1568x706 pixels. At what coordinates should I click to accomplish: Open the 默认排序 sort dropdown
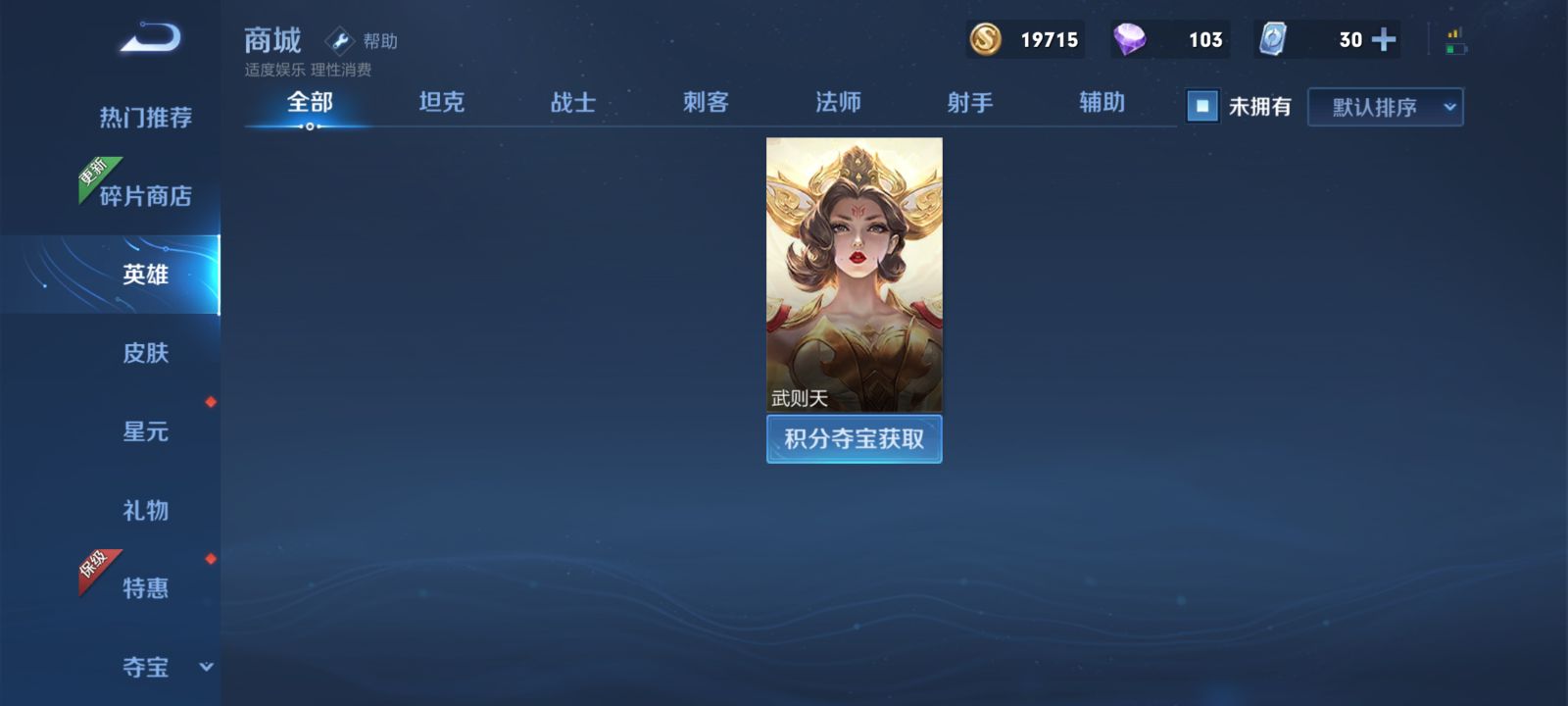1385,107
